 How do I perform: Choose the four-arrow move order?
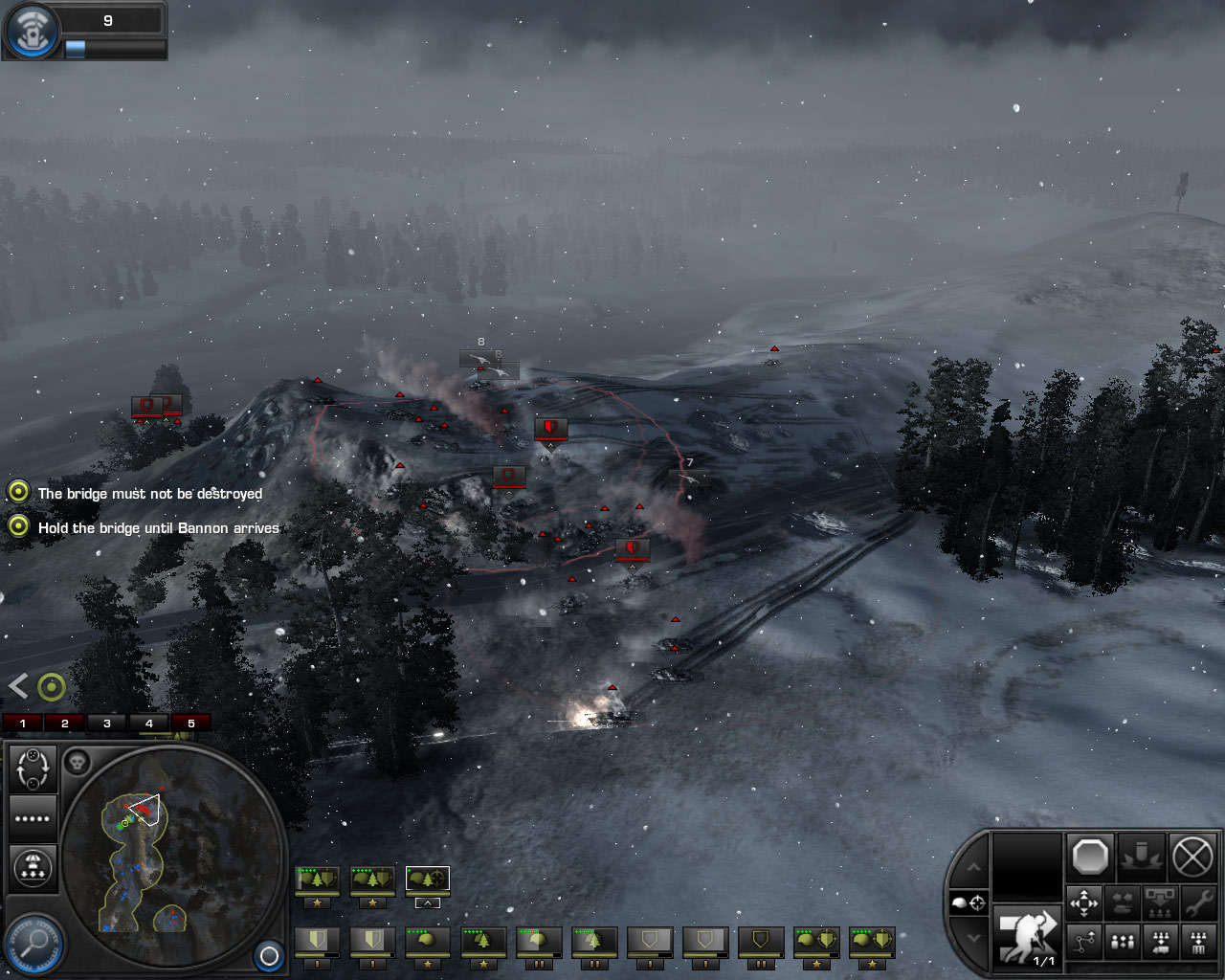tap(1084, 902)
